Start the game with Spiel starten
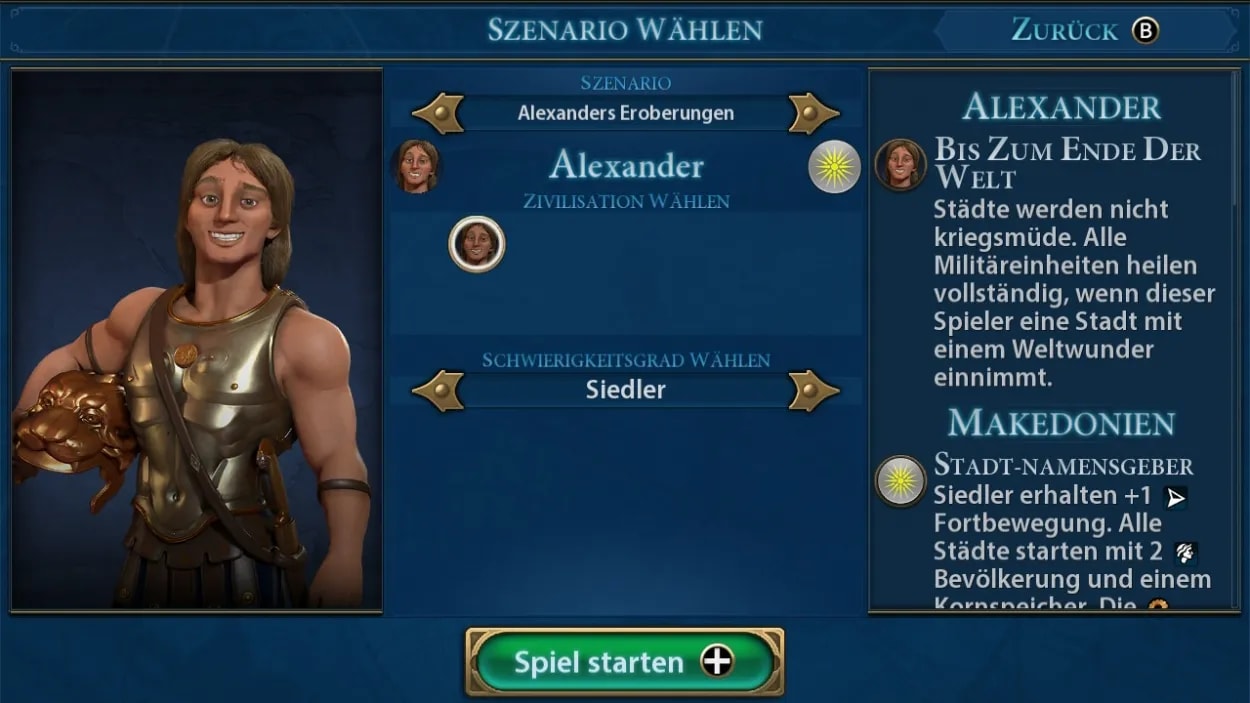The height and width of the screenshot is (703, 1250). [624, 662]
